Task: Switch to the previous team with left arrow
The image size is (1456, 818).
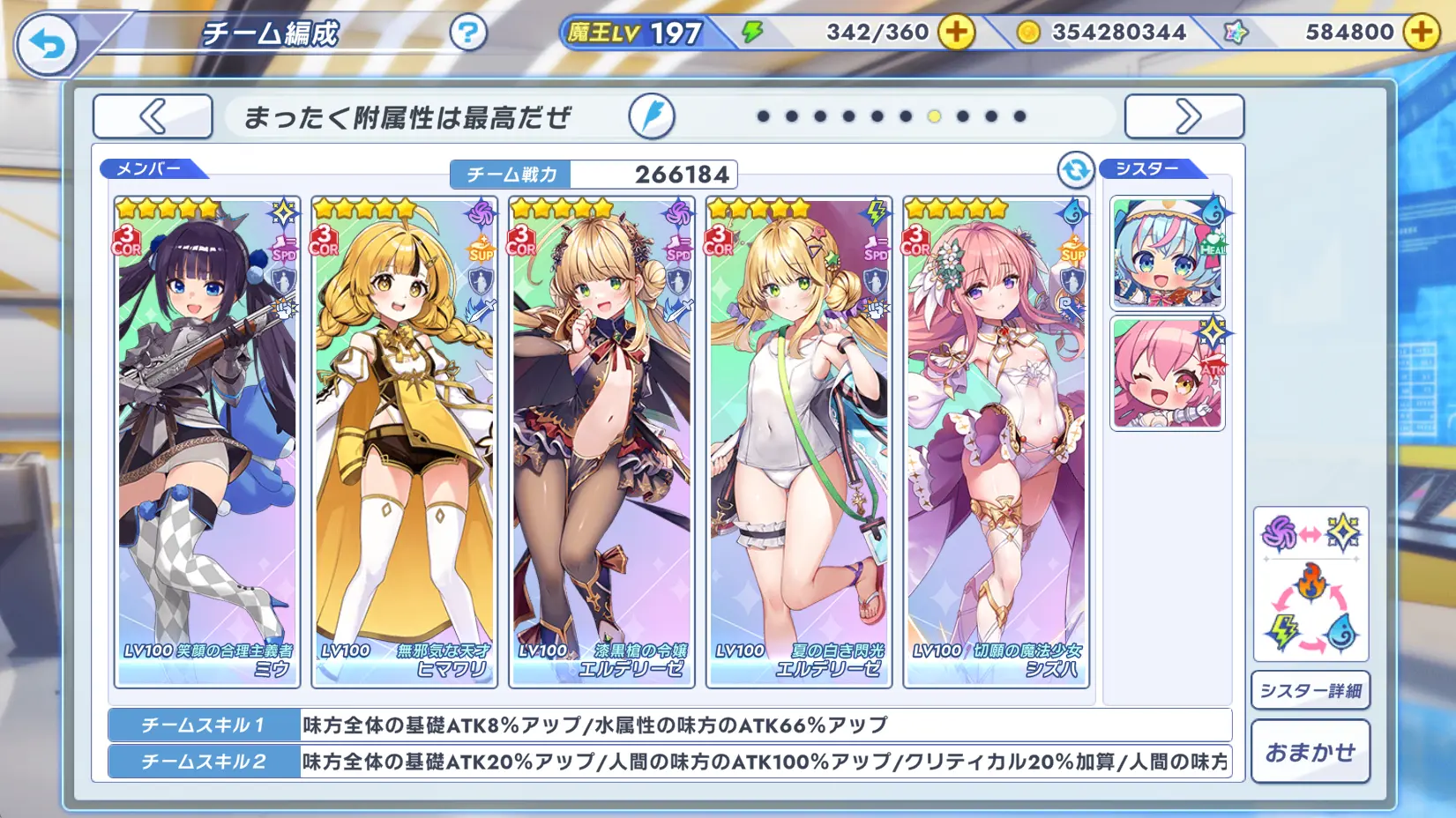Action: 153,116
